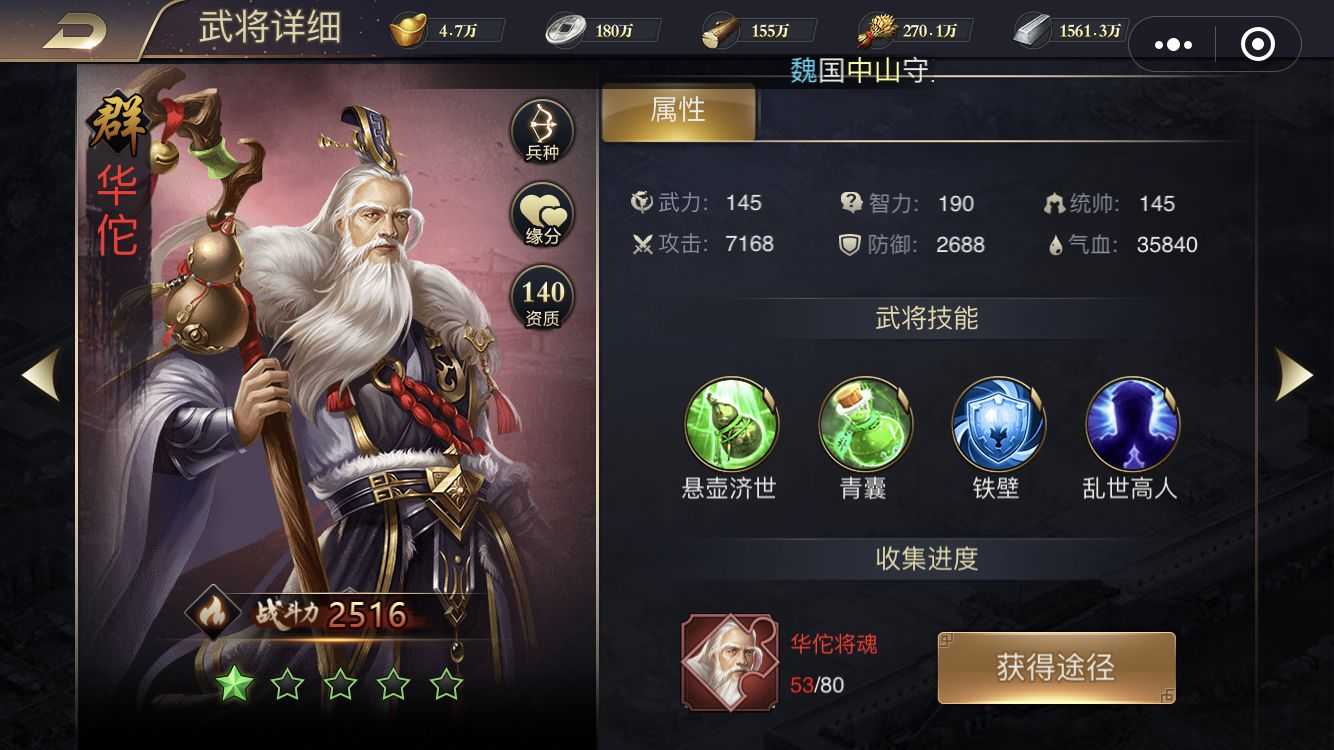
Task: Open the 青囊 skill details
Action: [864, 423]
